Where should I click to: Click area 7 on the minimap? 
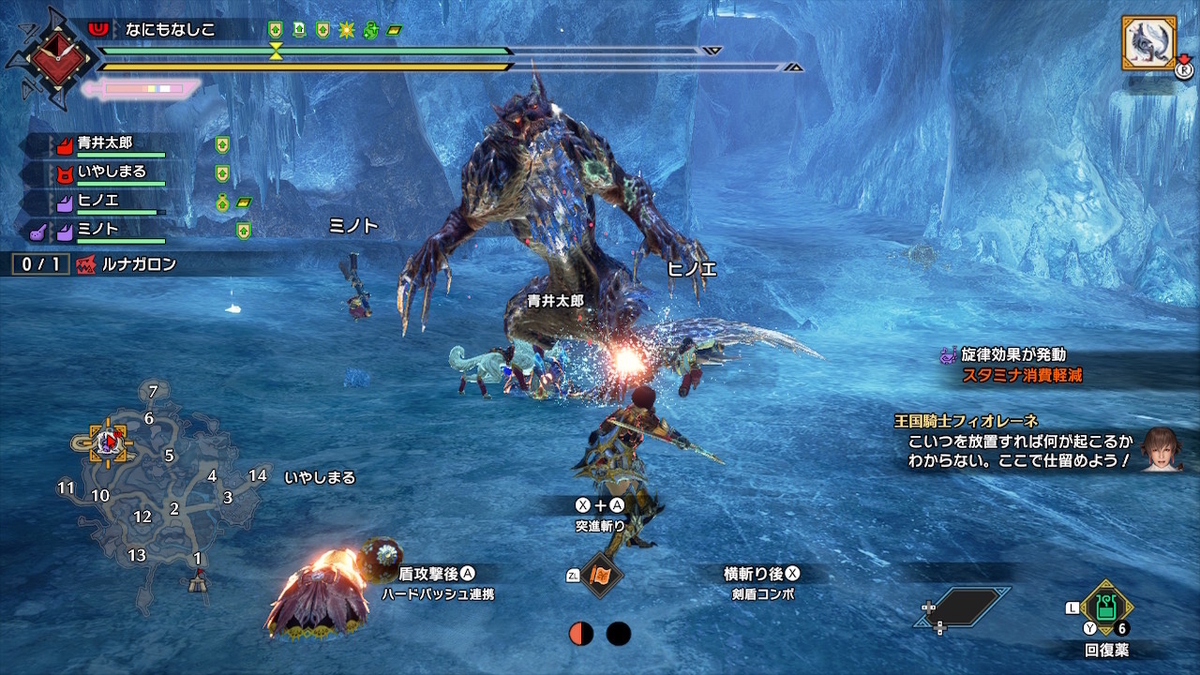pyautogui.click(x=152, y=391)
